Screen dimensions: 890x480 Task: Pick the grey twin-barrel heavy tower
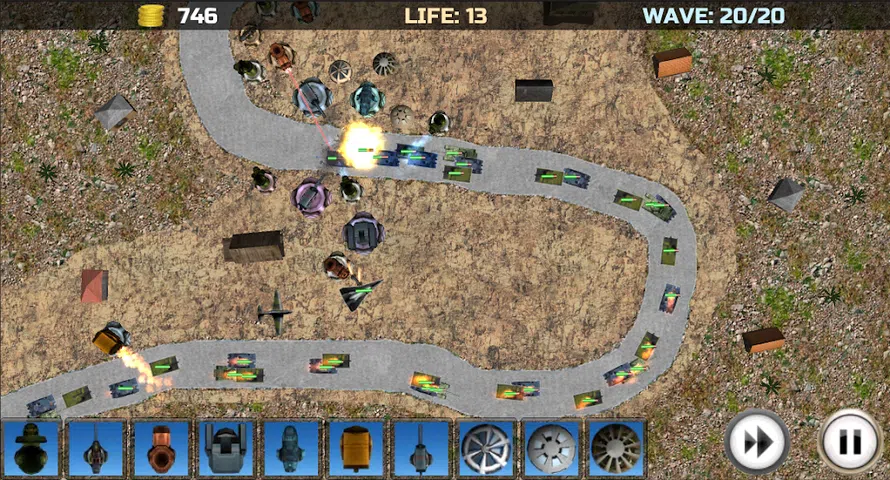pos(225,448)
